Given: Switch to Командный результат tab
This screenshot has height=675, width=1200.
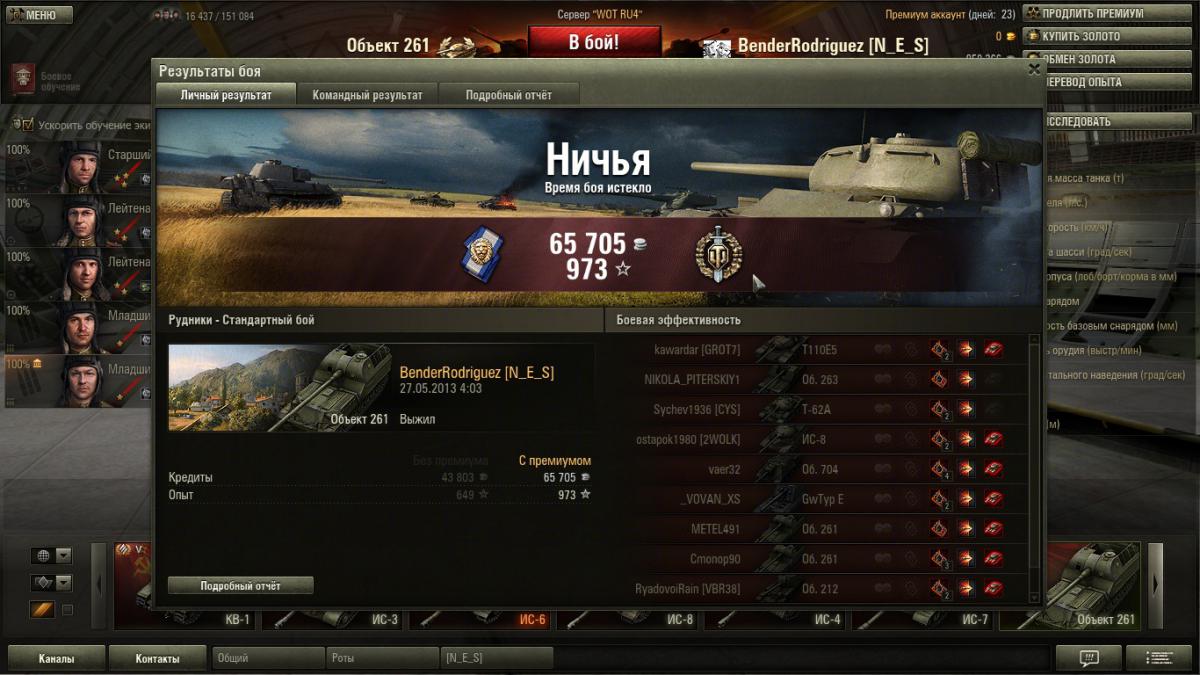Looking at the screenshot, I should [367, 95].
